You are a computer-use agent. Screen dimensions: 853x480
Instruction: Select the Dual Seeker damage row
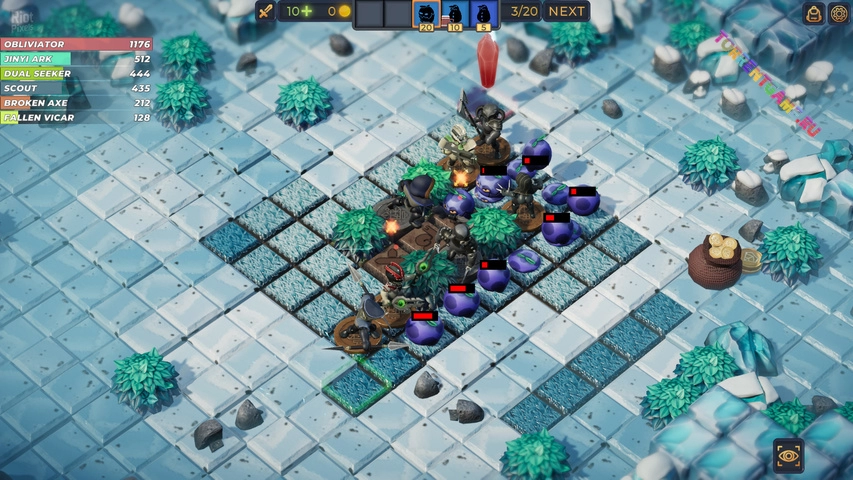[x=76, y=74]
